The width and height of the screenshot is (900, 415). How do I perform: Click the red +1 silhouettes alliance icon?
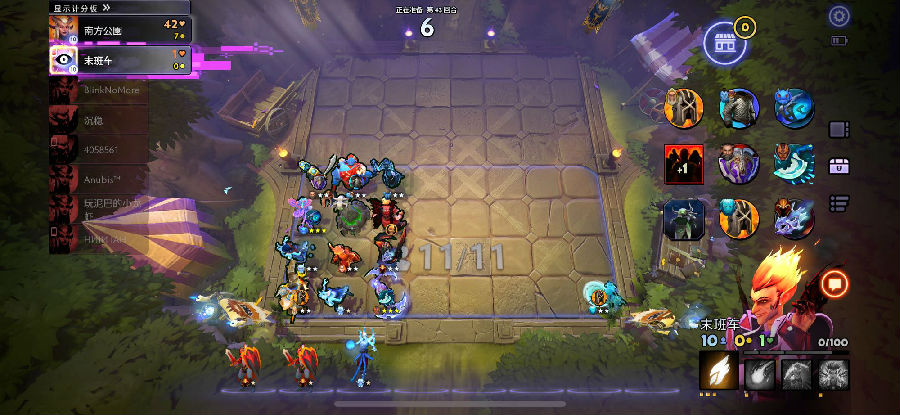coord(684,163)
